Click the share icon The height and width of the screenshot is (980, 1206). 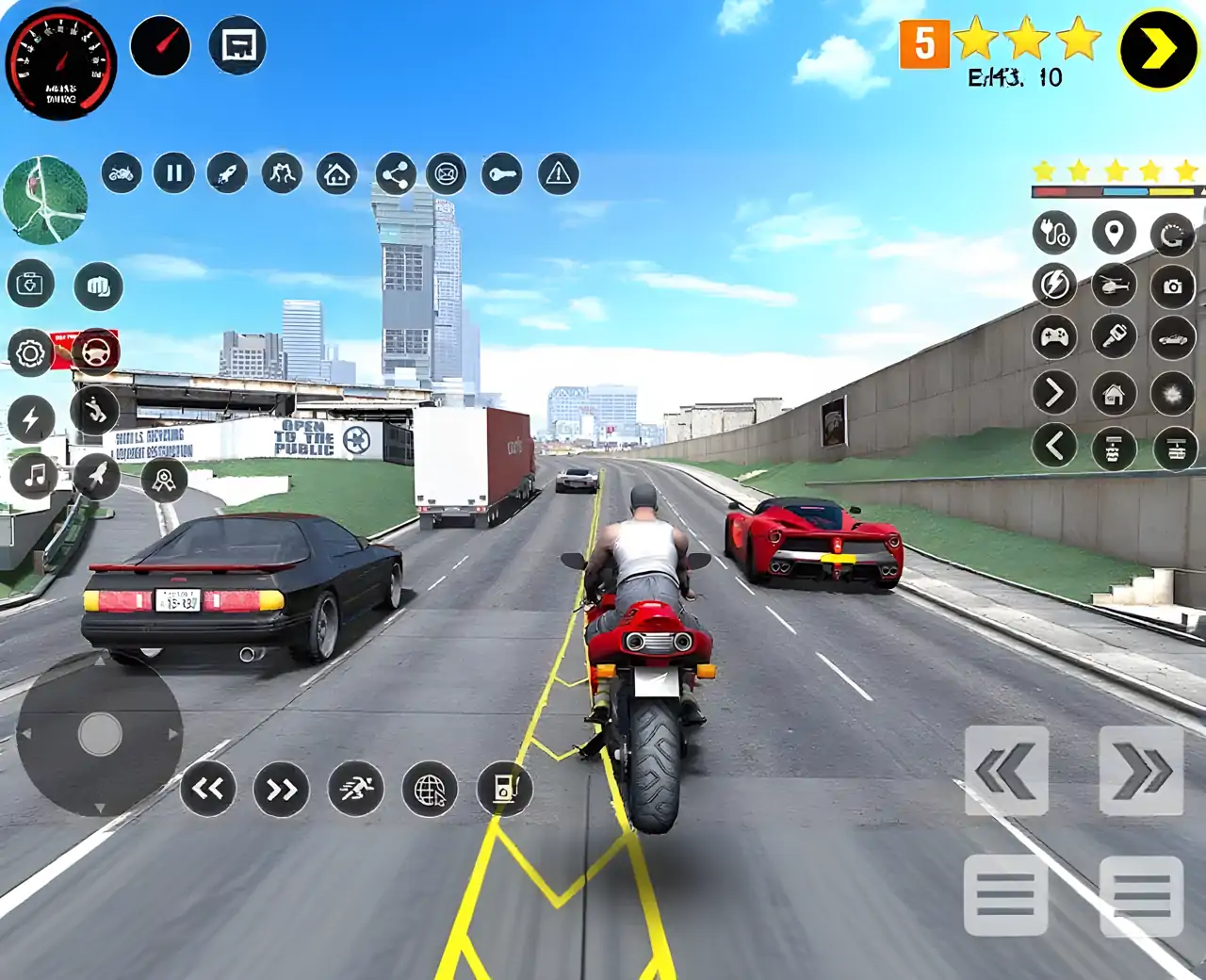[x=396, y=174]
